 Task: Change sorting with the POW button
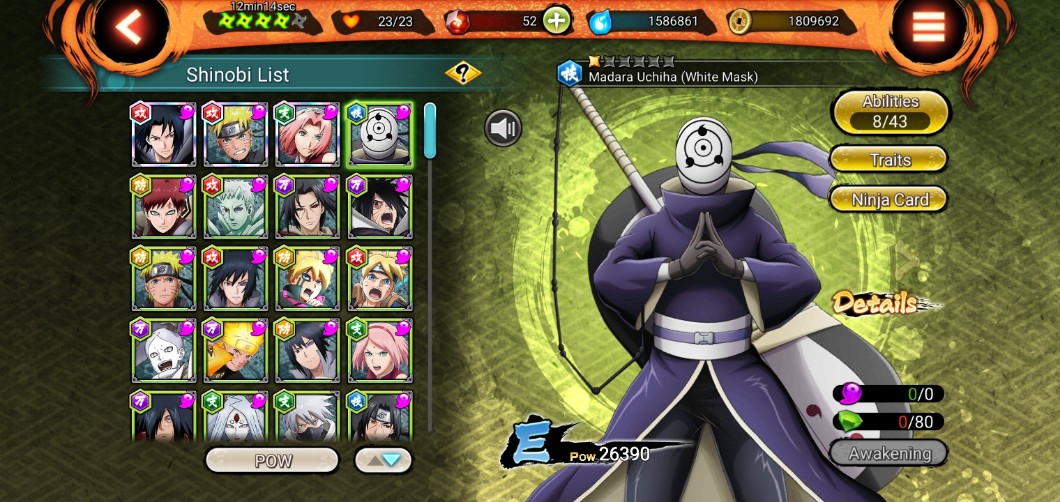tap(272, 460)
